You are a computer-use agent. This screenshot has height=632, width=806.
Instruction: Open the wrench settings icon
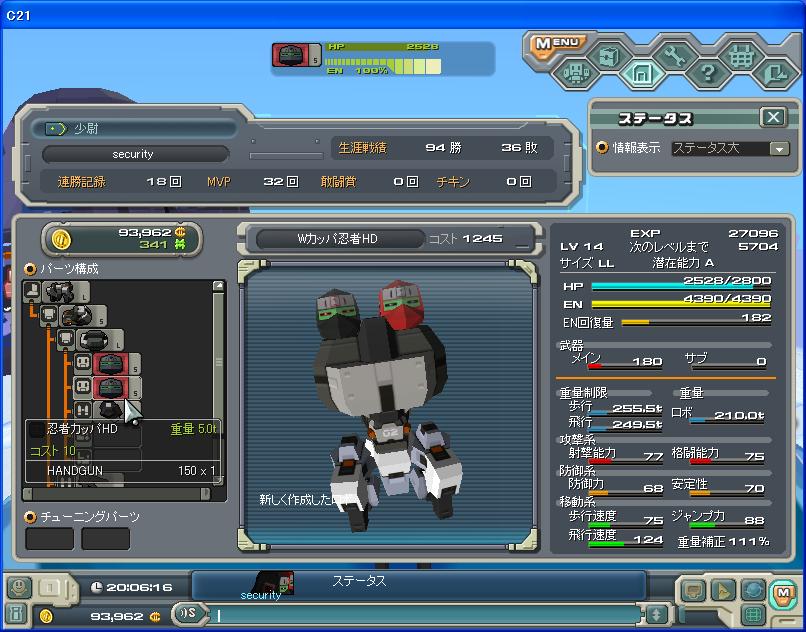click(x=674, y=56)
